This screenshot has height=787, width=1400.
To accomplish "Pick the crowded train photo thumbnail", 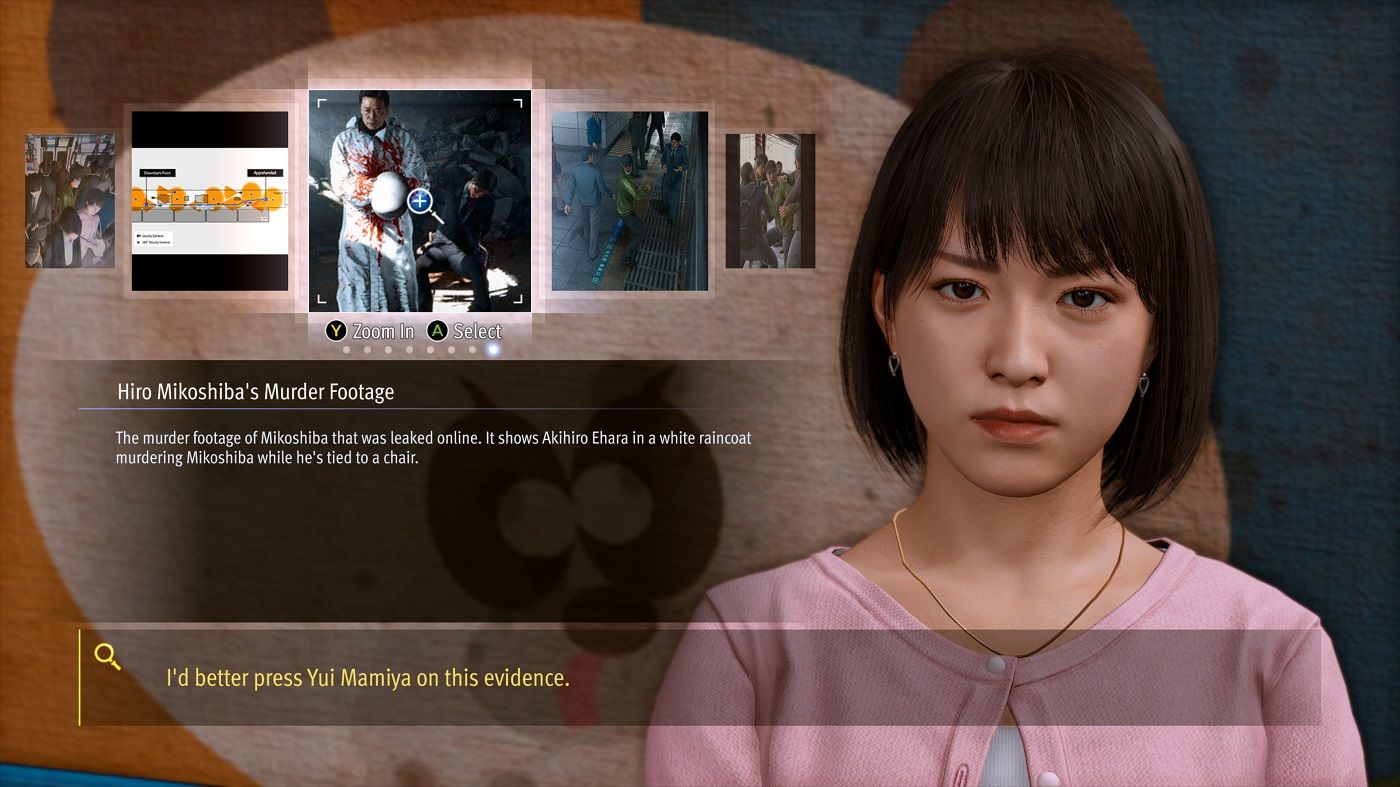I will [70, 201].
